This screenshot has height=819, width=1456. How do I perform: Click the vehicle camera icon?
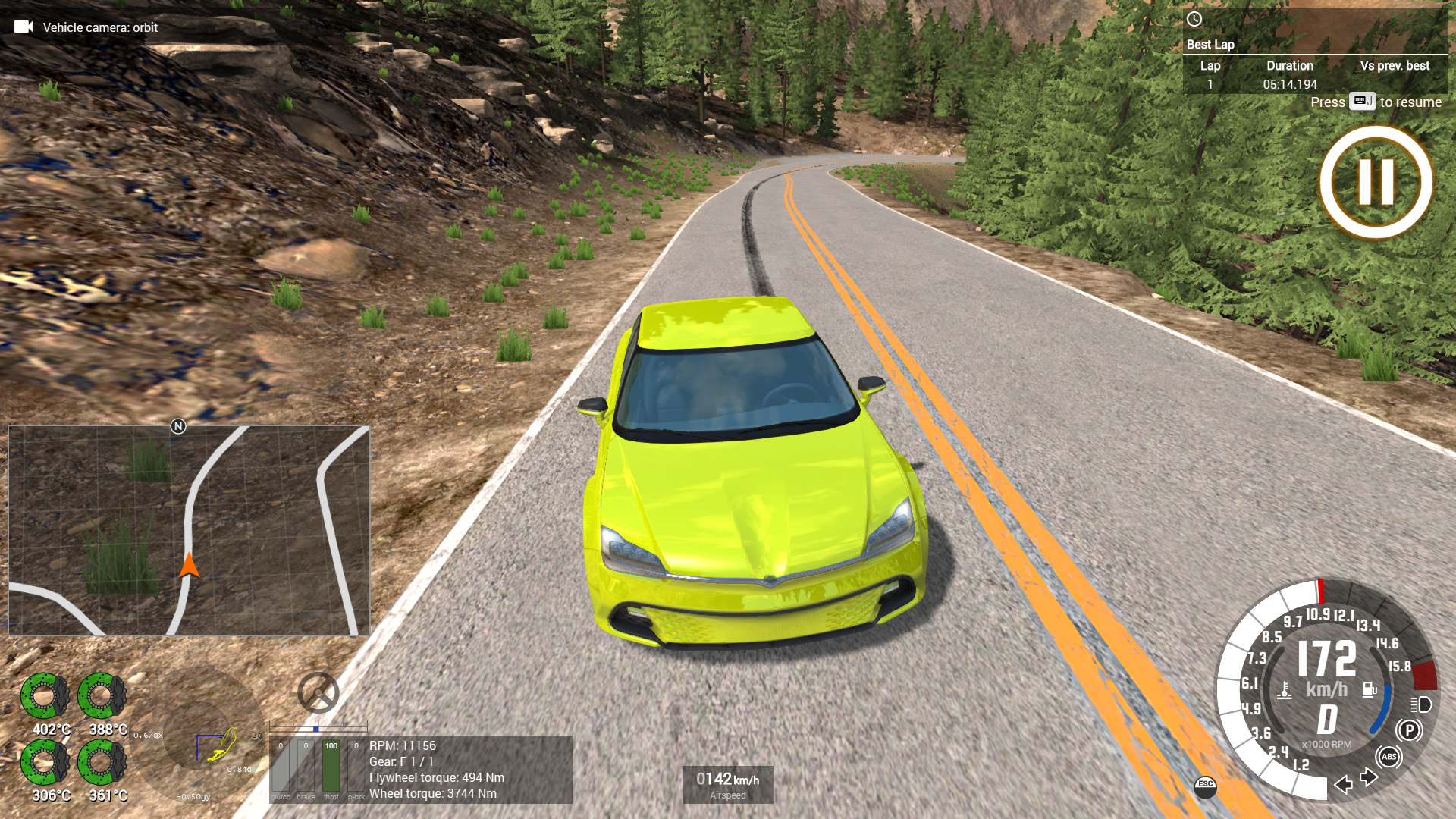tap(24, 27)
